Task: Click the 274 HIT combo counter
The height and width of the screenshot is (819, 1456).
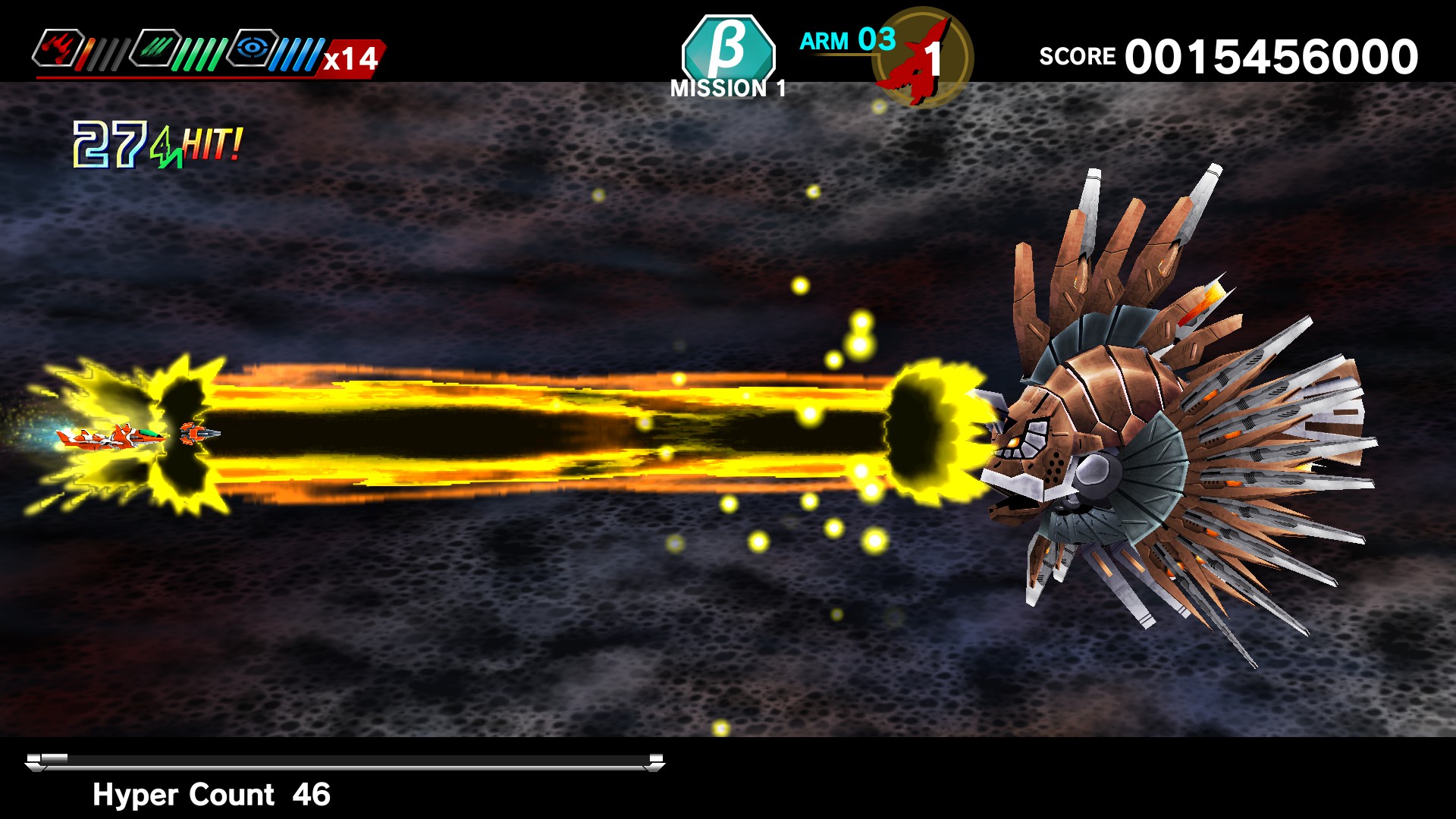Action: 152,144
